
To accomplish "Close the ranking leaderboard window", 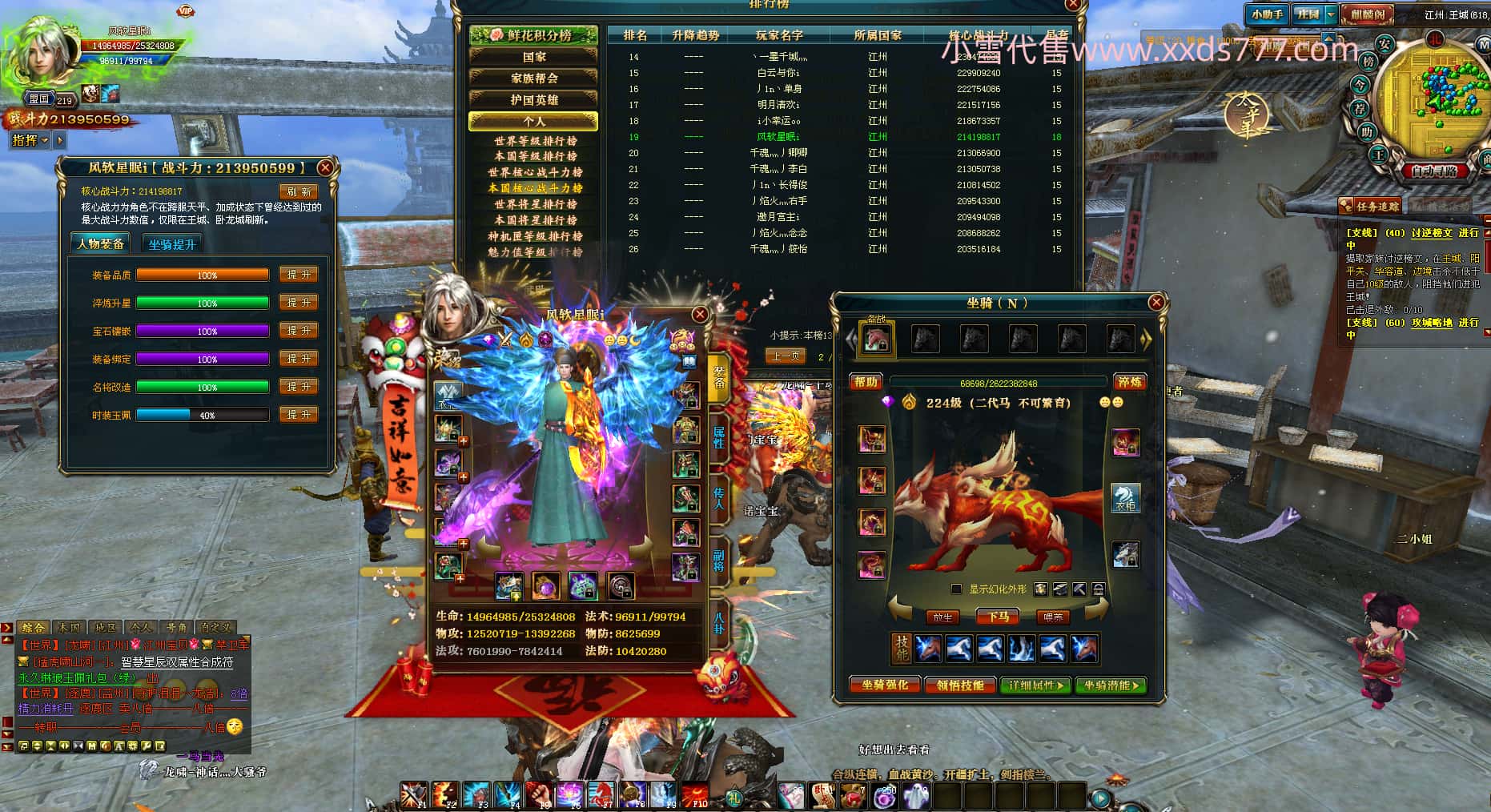I will pyautogui.click(x=1073, y=5).
